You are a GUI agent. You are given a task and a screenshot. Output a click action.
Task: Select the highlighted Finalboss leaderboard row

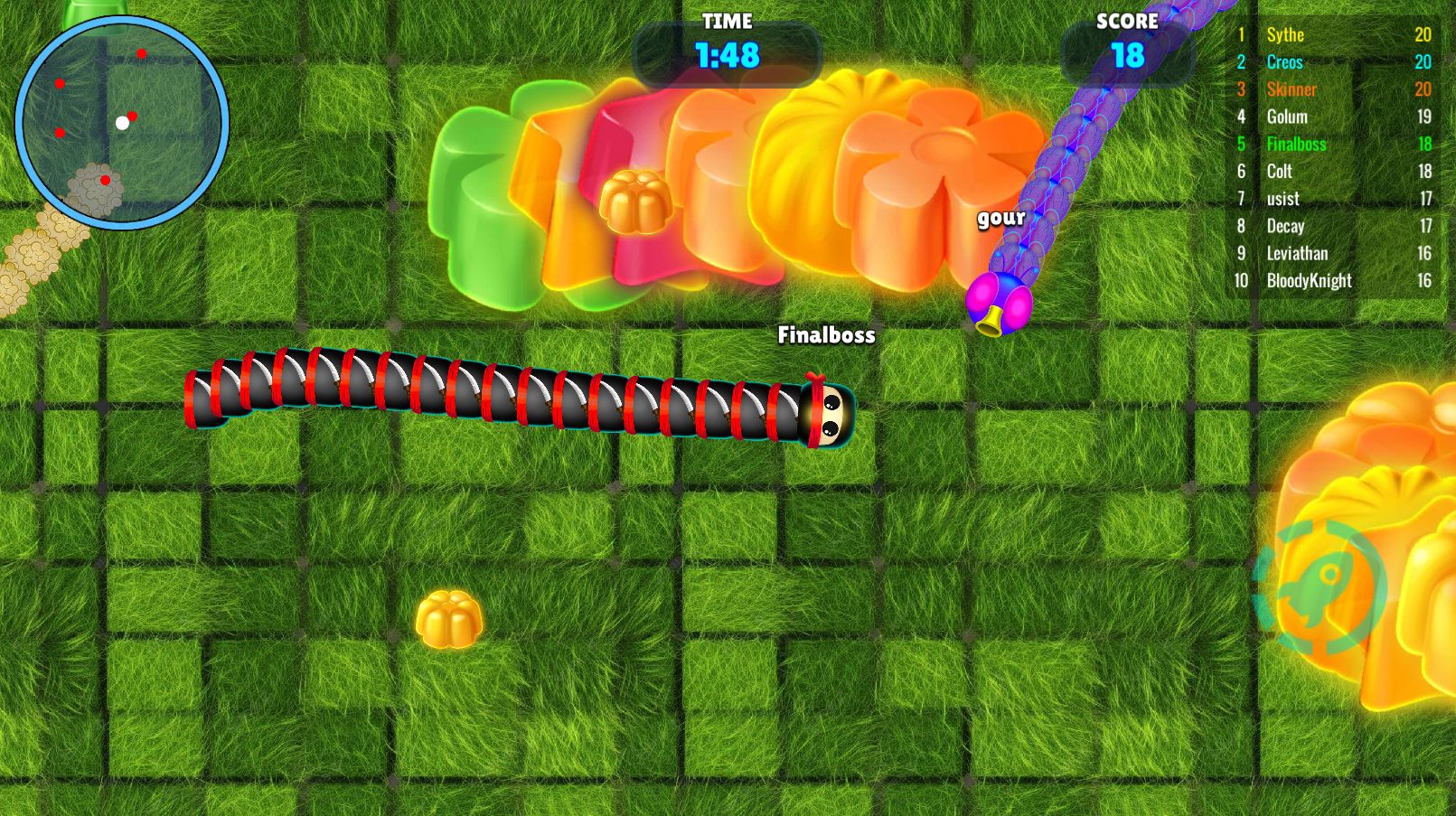click(1332, 144)
